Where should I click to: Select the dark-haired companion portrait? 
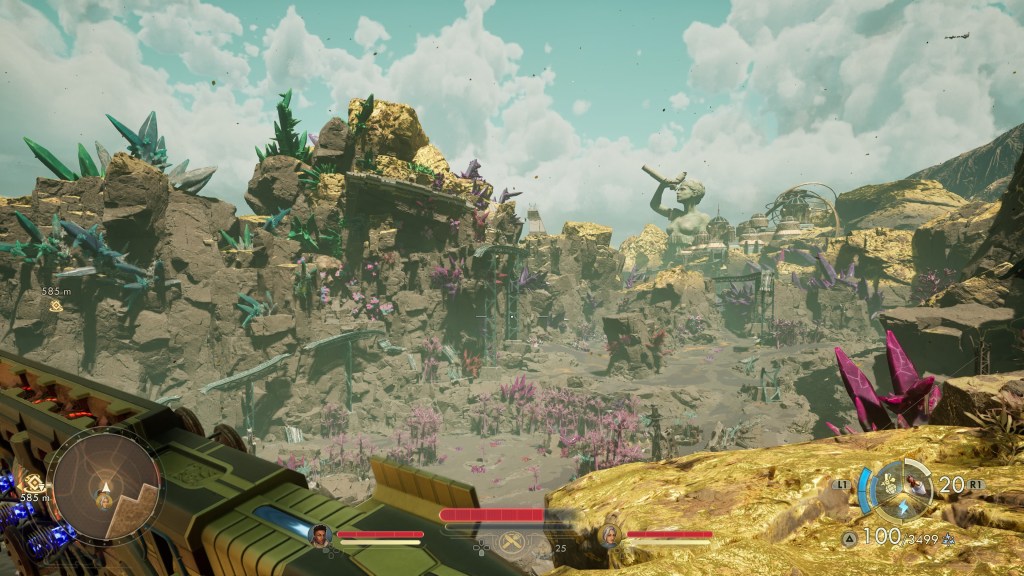[x=321, y=534]
